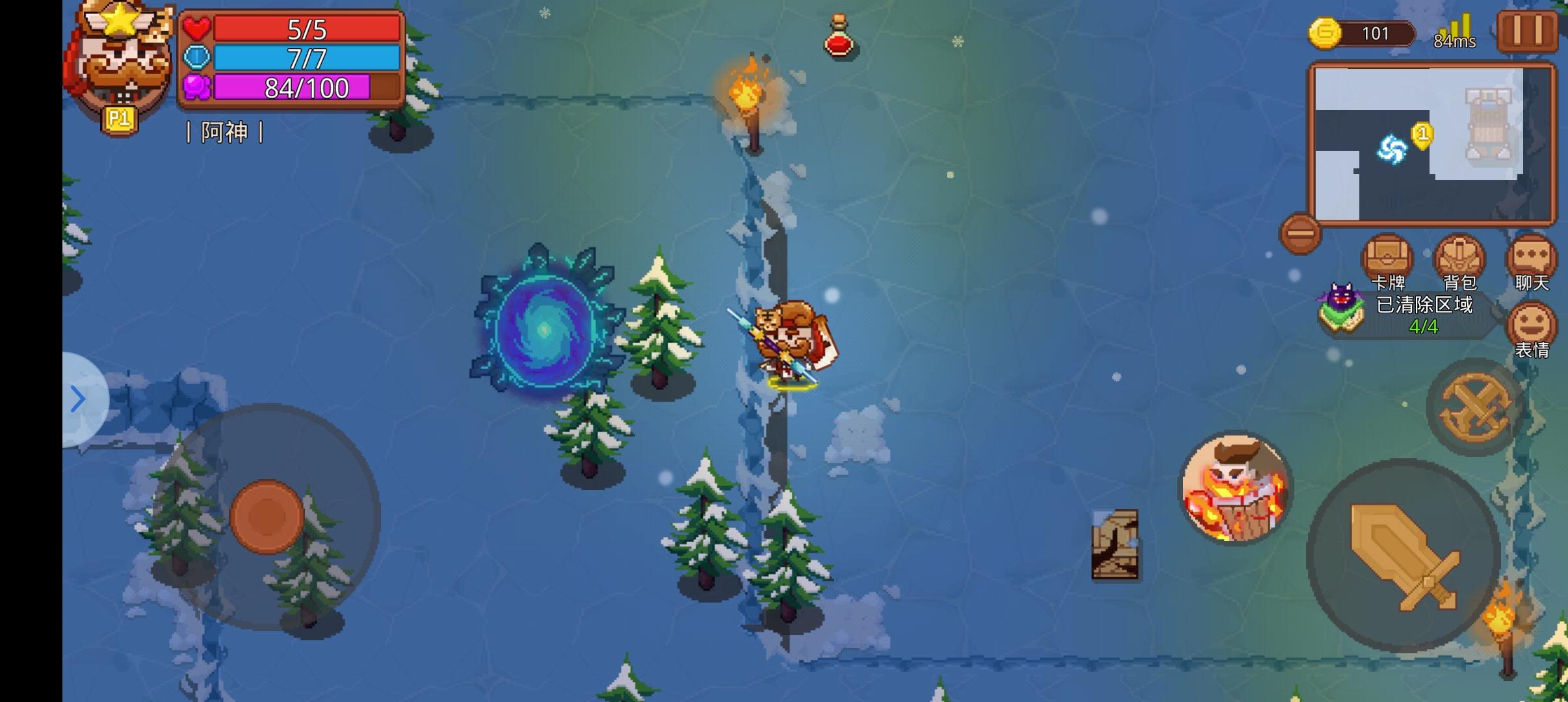Toggle pause with the pause button
The image size is (1568, 702).
click(1529, 31)
